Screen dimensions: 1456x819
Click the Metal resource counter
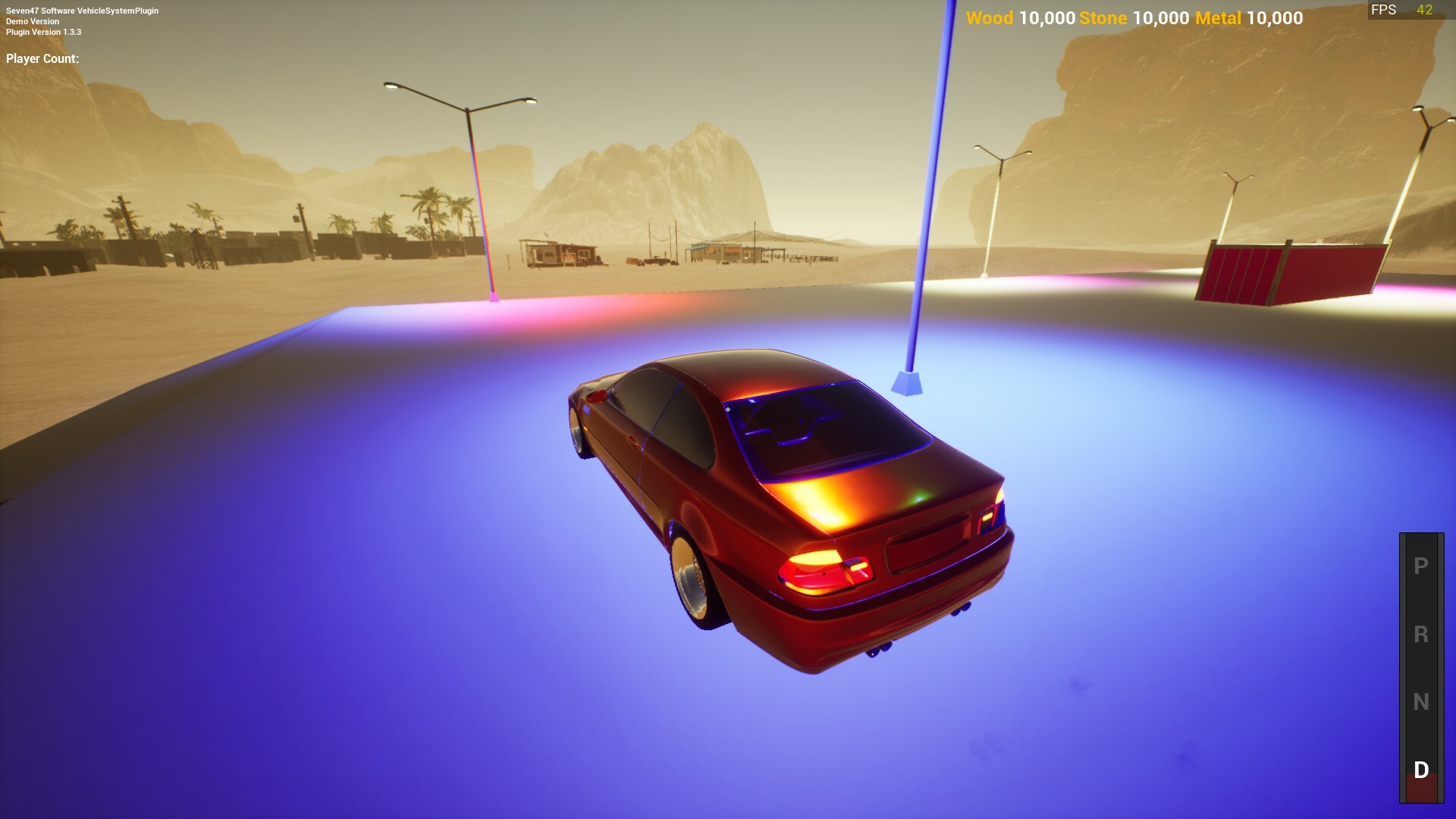tap(1247, 18)
